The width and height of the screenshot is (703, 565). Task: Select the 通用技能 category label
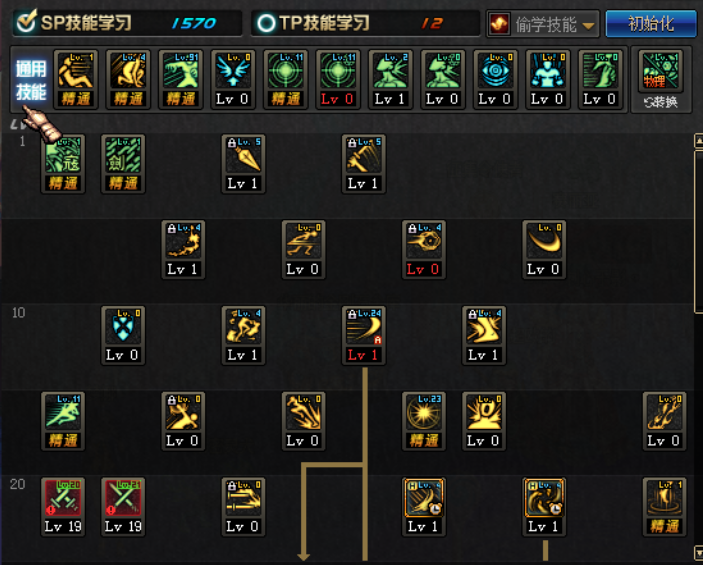(x=30, y=81)
